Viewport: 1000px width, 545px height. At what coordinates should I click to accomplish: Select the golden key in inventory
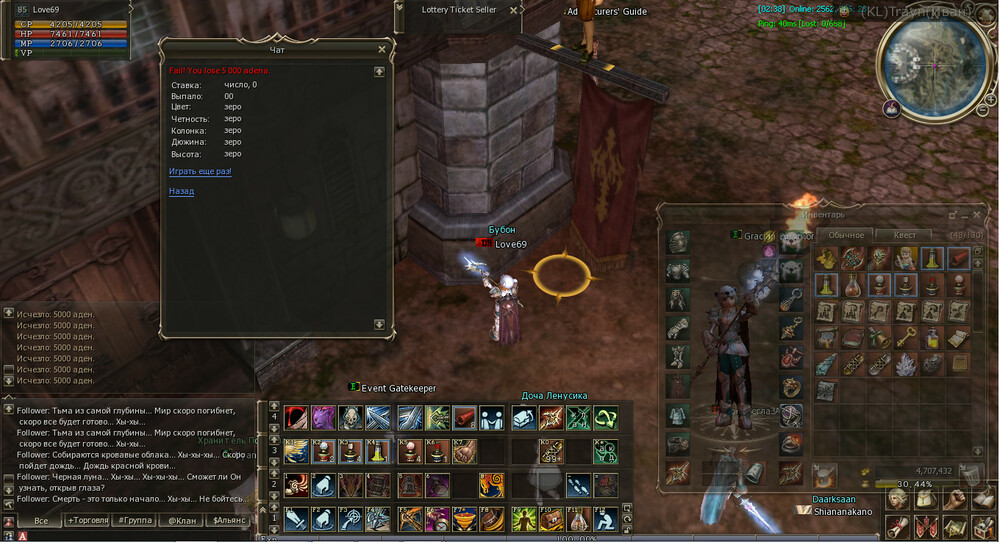906,336
